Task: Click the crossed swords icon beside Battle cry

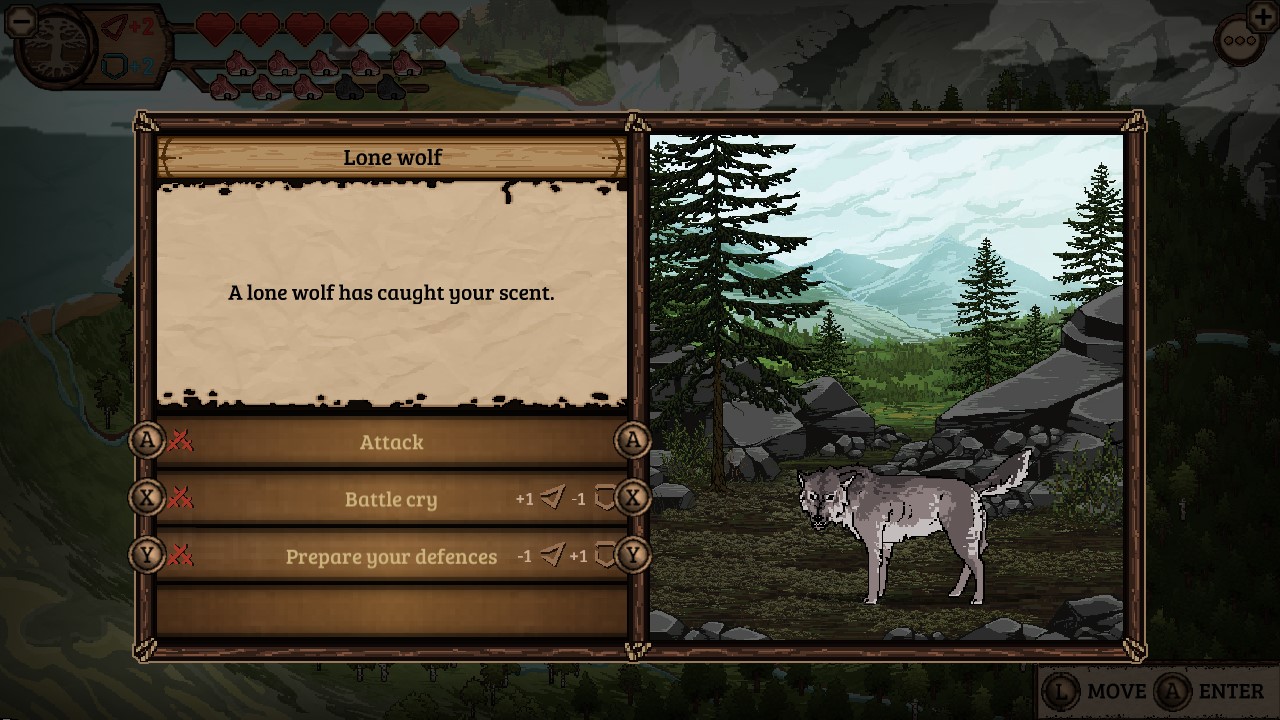Action: click(180, 499)
